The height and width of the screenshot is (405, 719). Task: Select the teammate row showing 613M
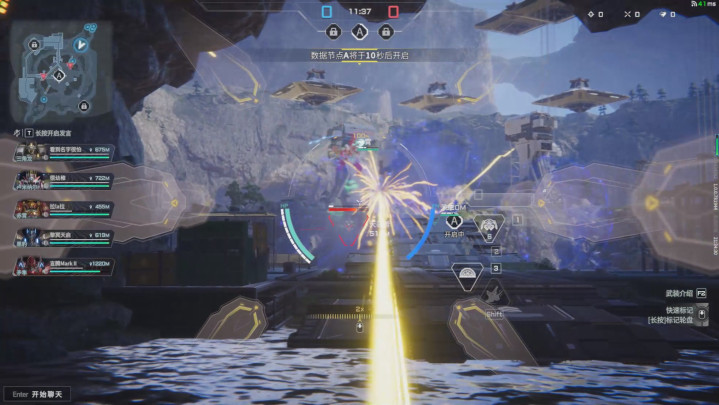pyautogui.click(x=62, y=236)
